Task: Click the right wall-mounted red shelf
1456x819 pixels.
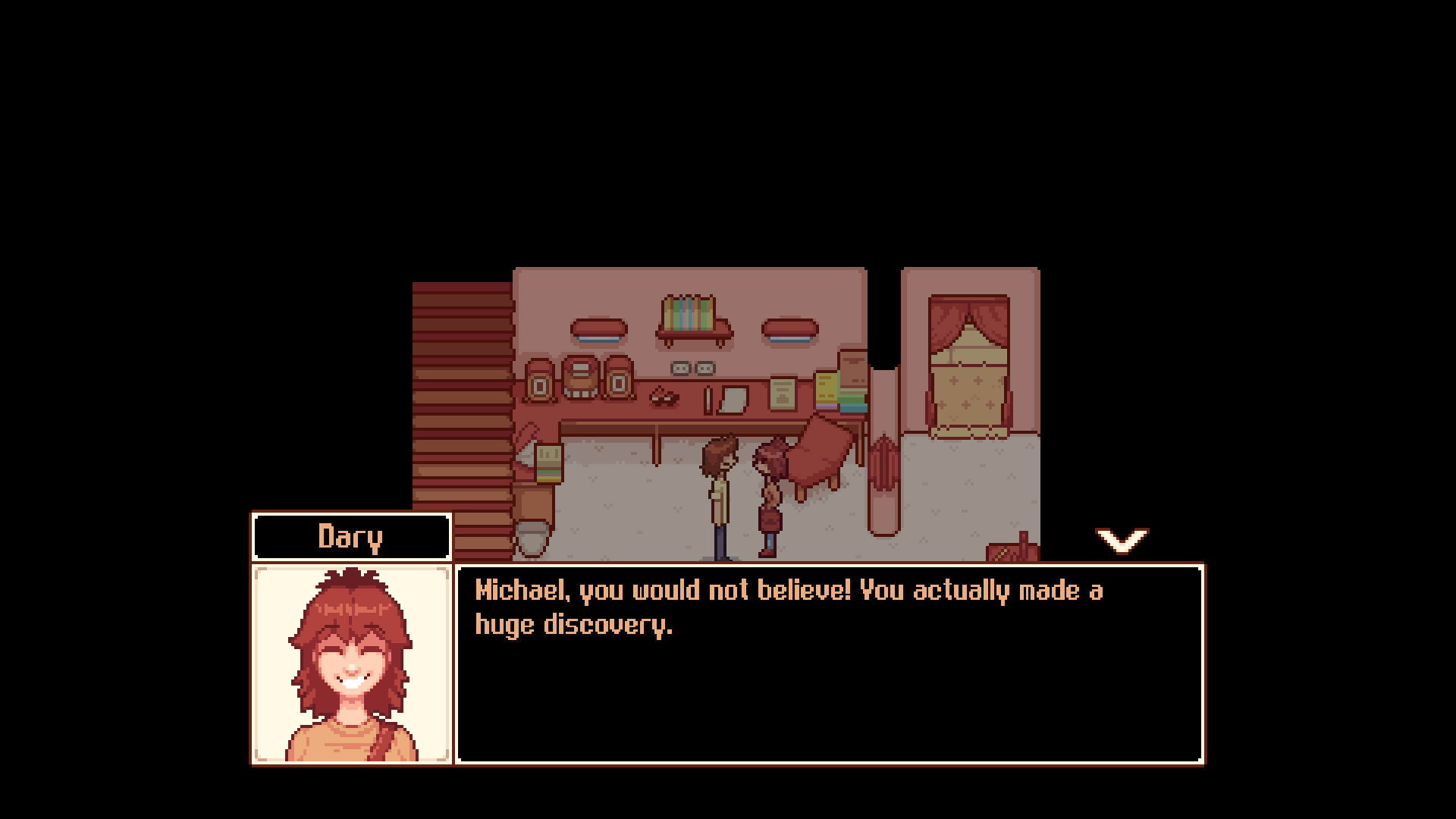Action: coord(790,327)
